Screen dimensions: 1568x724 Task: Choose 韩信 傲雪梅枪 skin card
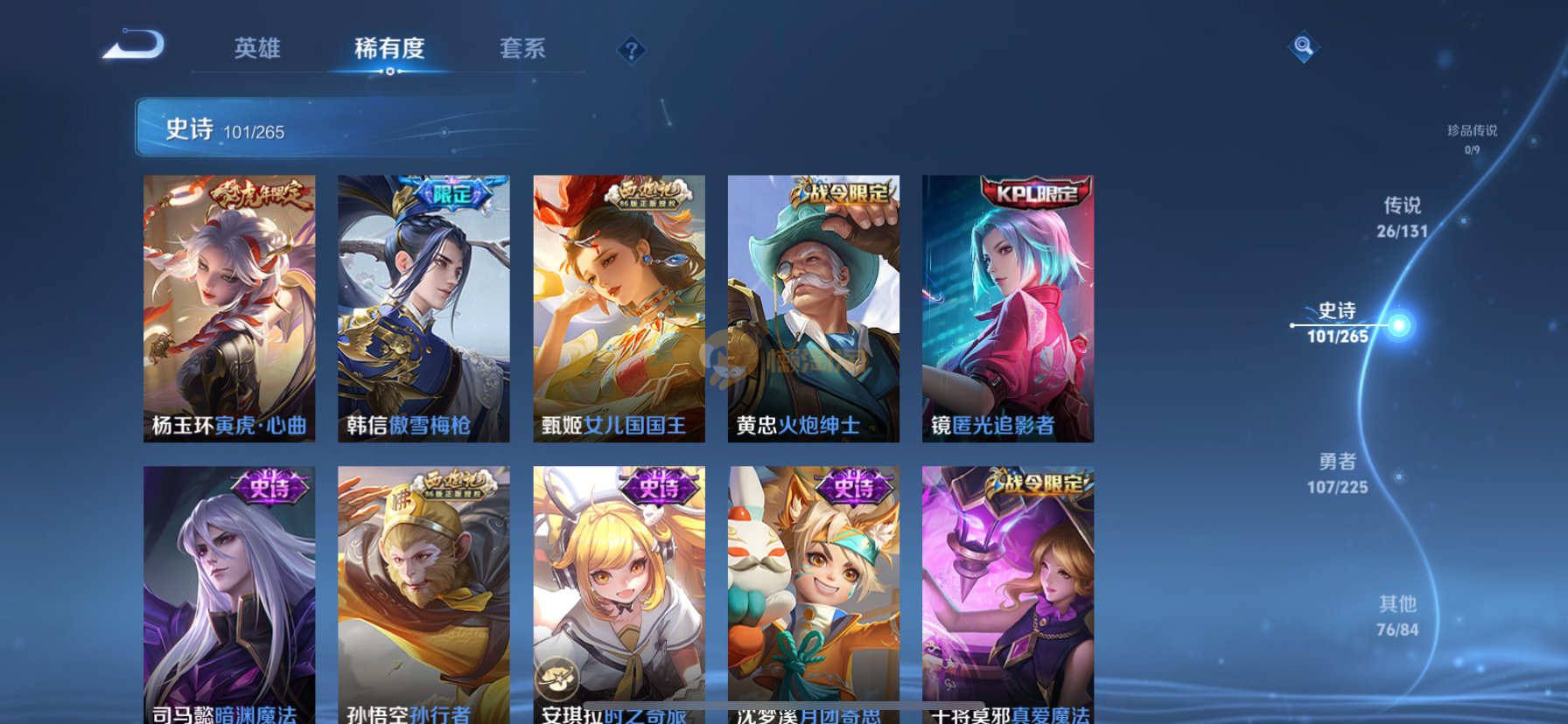(x=423, y=308)
